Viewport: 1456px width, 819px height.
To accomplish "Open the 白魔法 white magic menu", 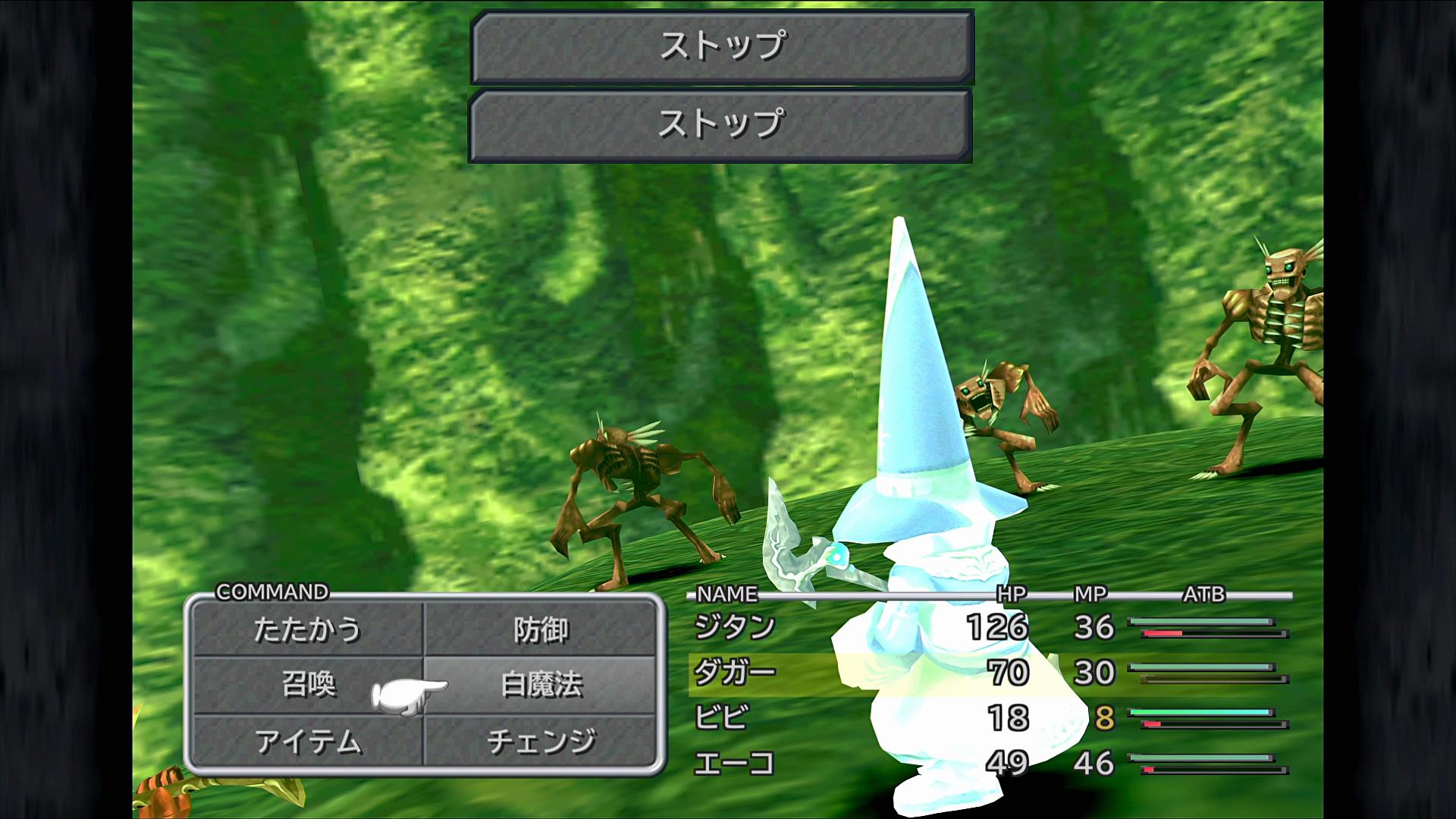I will click(x=540, y=685).
